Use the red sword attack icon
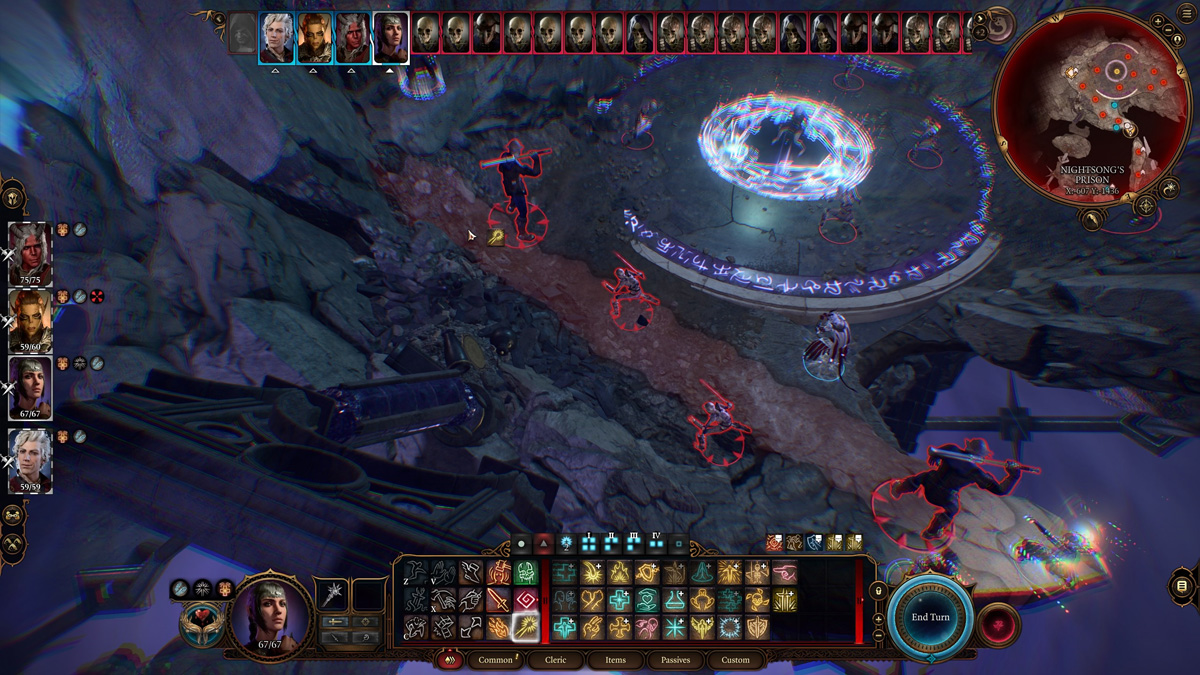This screenshot has width=1200, height=675. tap(498, 600)
